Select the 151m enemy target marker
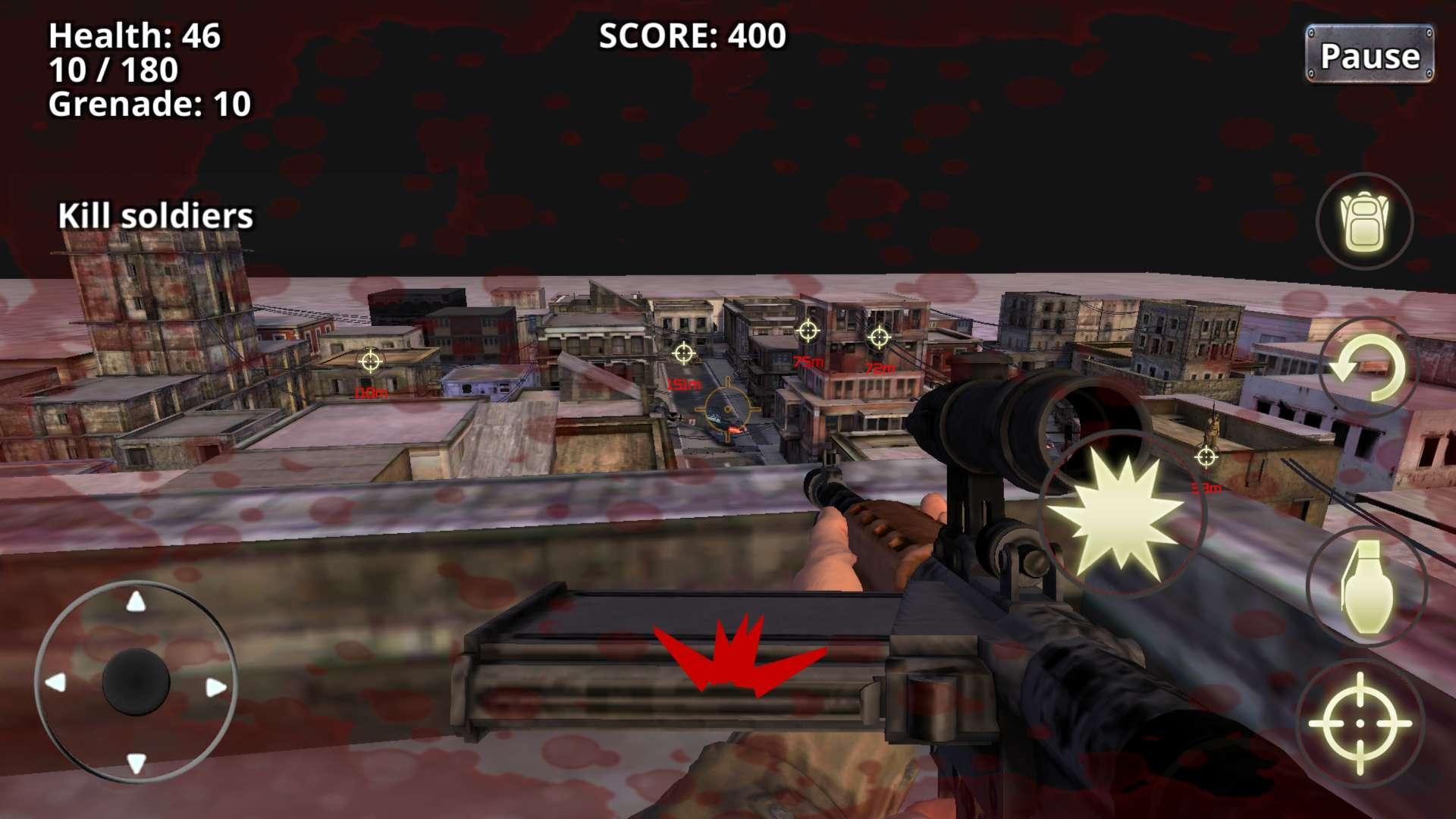 [685, 353]
